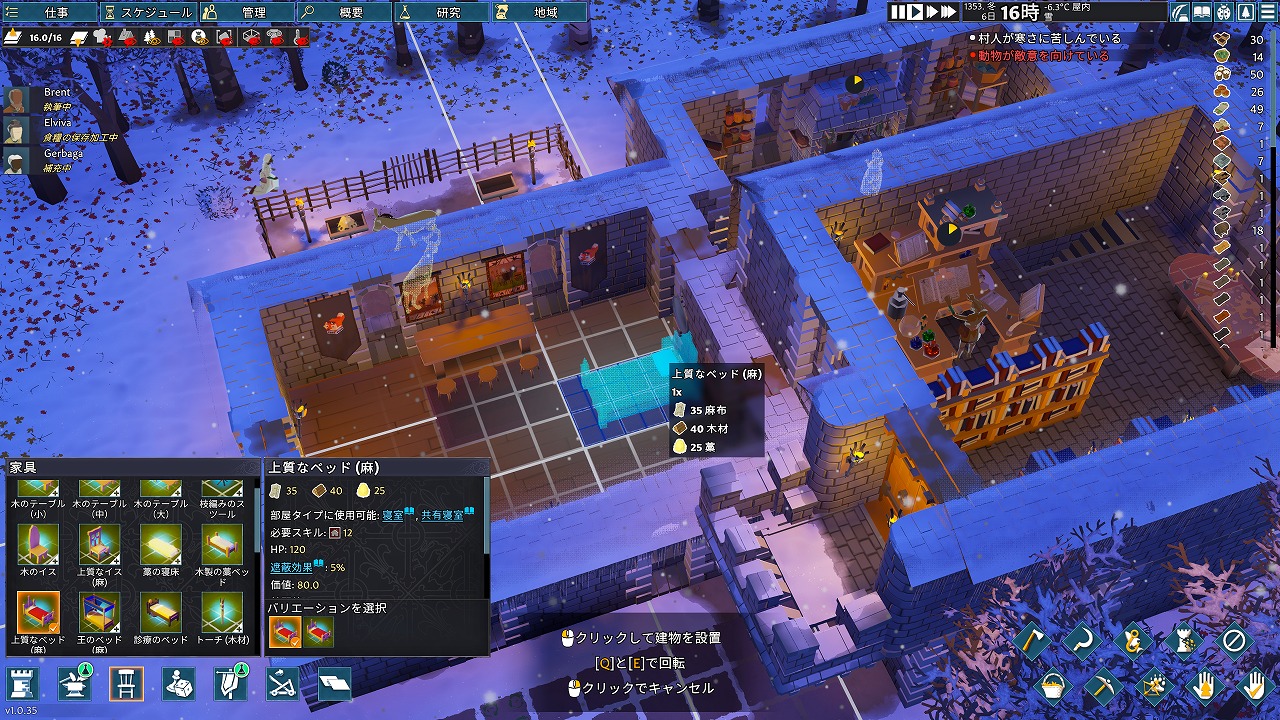Screen dimensions: 1280x720
Task: Open the book almanac icon
Action: pyautogui.click(x=1201, y=13)
